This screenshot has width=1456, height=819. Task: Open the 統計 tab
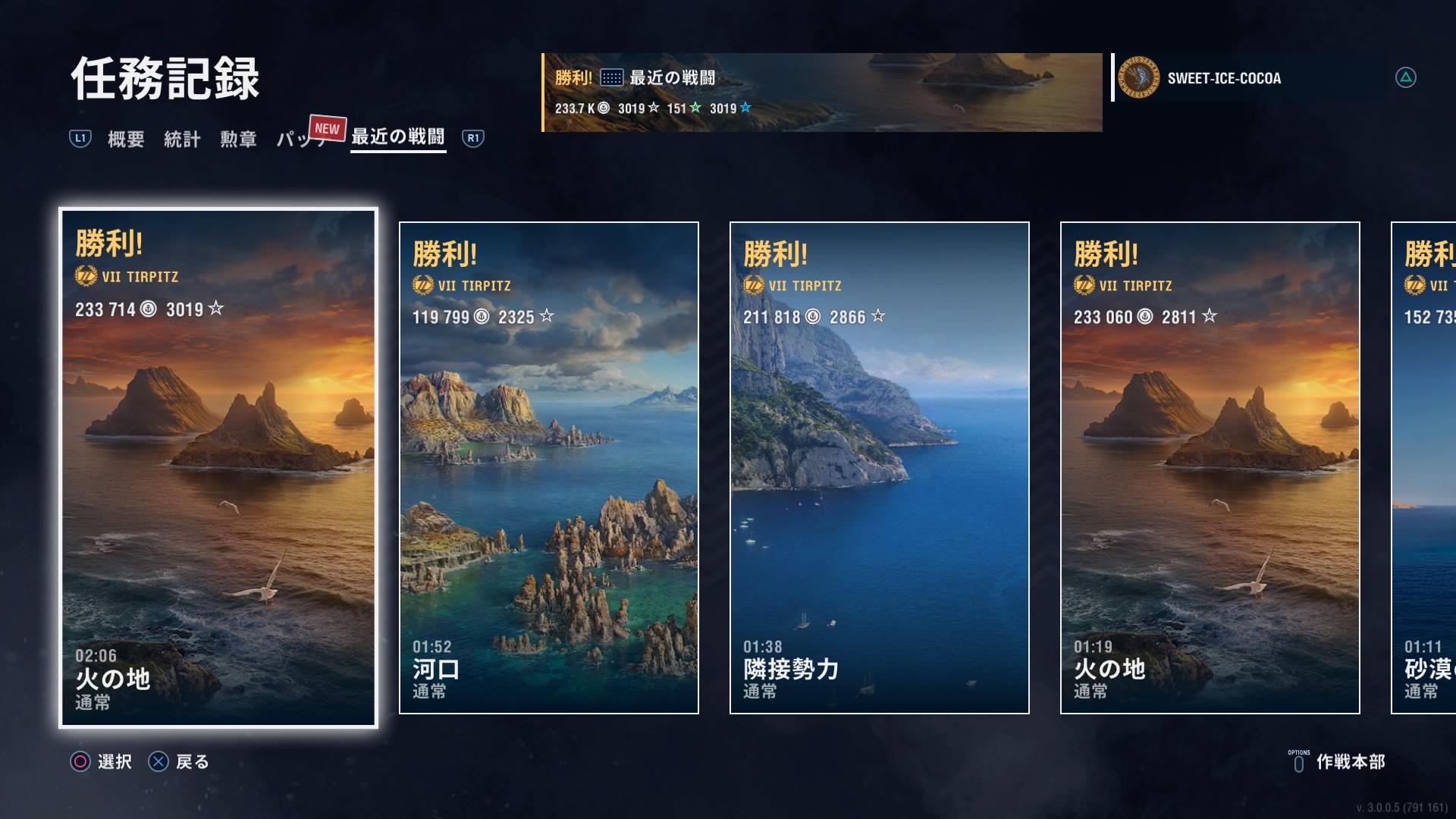182,139
